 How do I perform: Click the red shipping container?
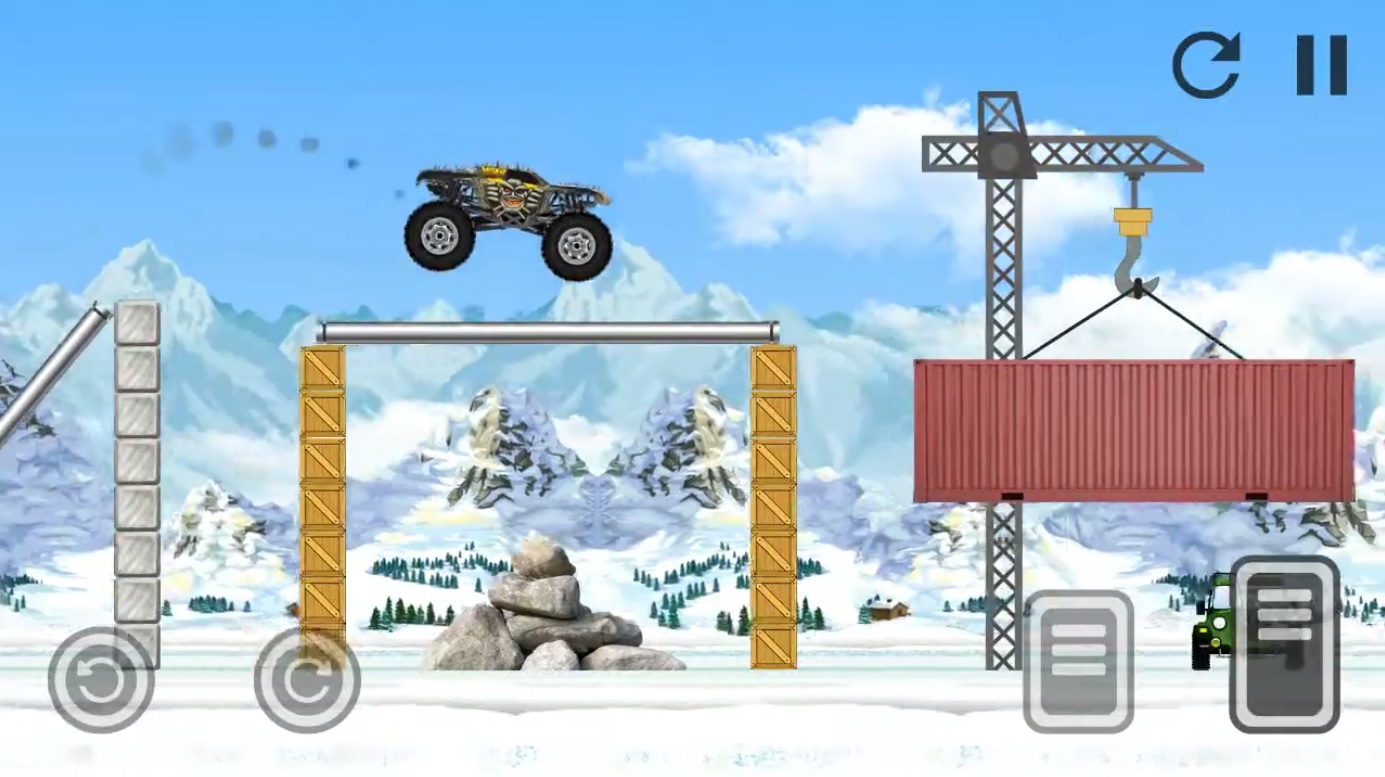pos(1135,430)
